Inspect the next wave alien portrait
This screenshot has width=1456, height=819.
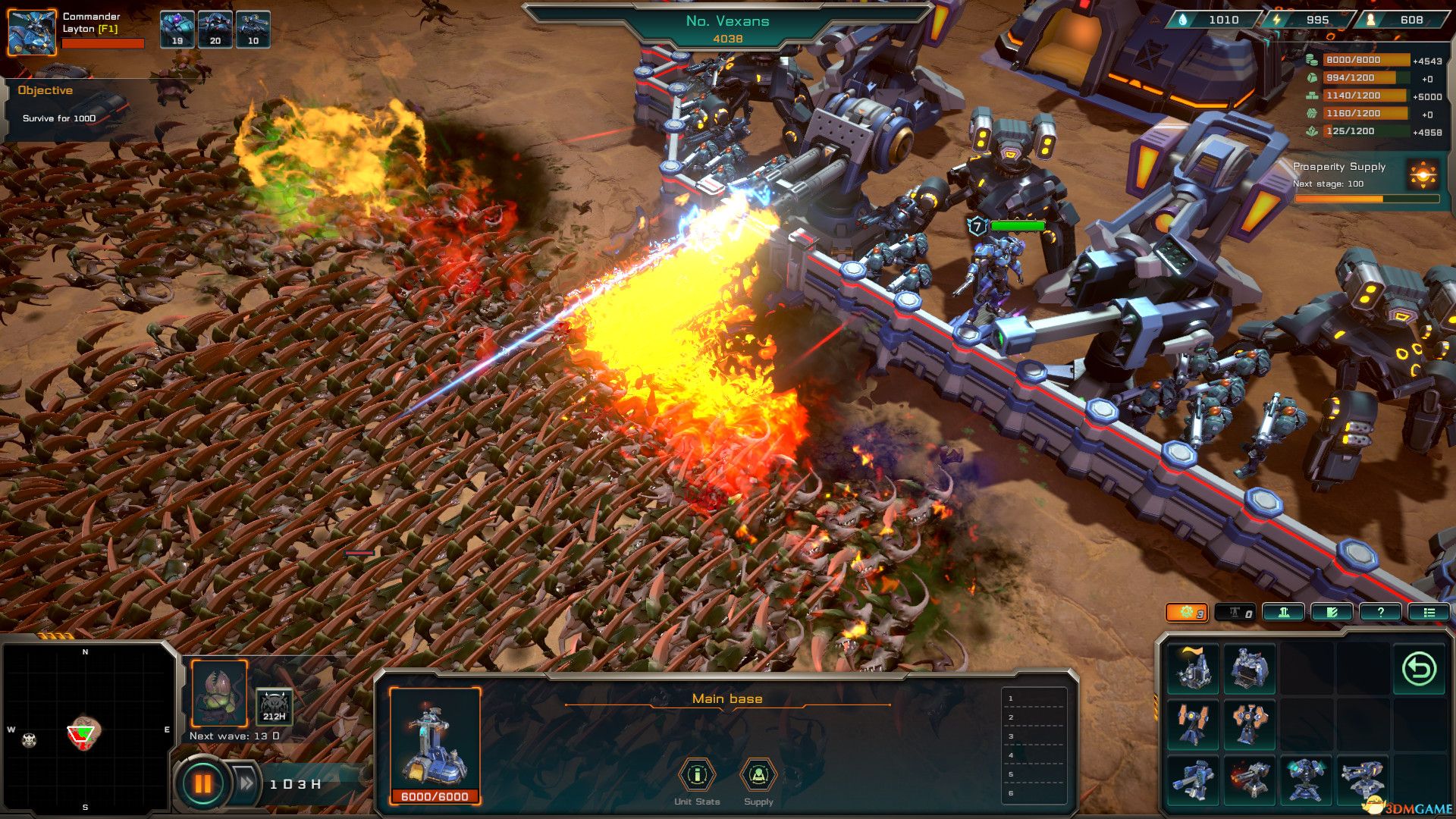click(219, 693)
